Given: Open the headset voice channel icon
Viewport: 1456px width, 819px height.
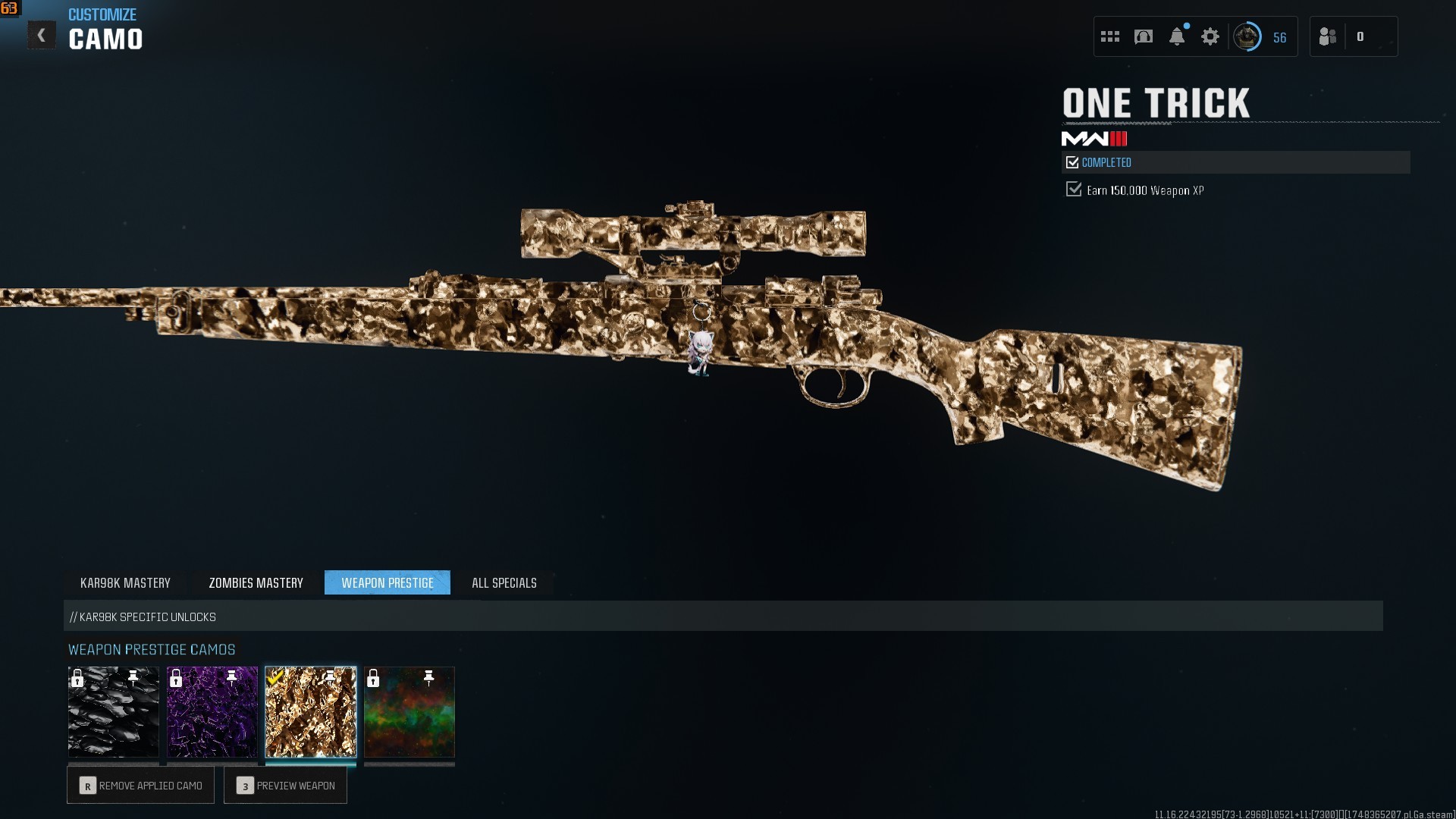Looking at the screenshot, I should [x=1144, y=36].
